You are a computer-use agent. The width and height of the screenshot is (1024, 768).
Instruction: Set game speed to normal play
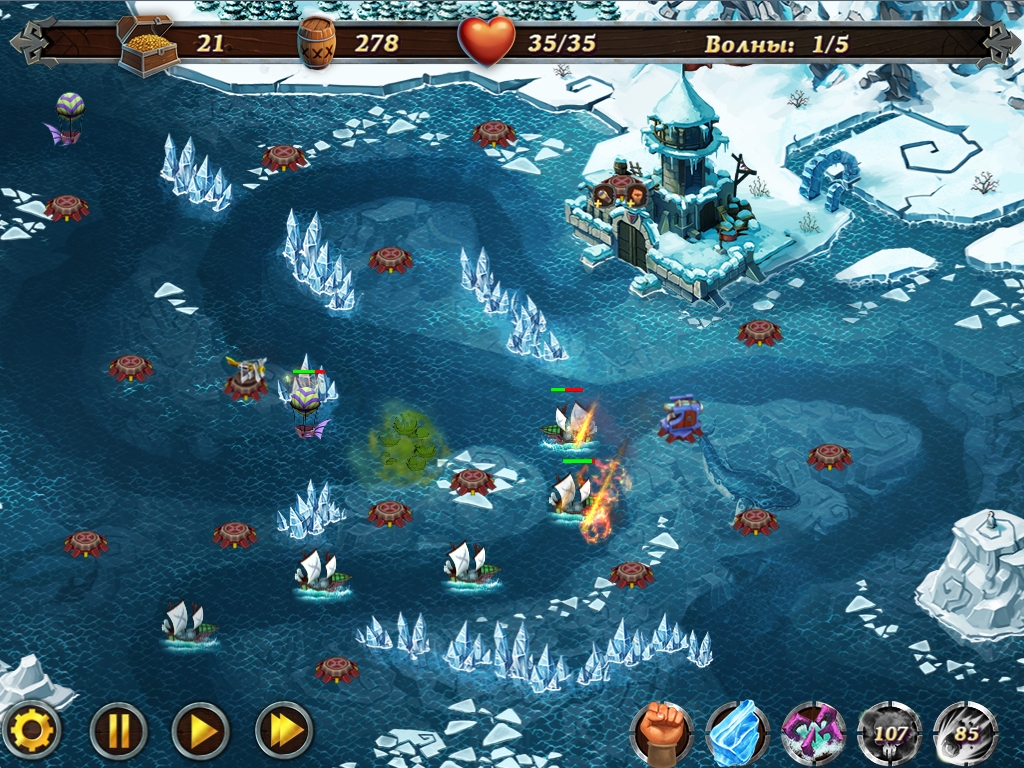pos(200,731)
